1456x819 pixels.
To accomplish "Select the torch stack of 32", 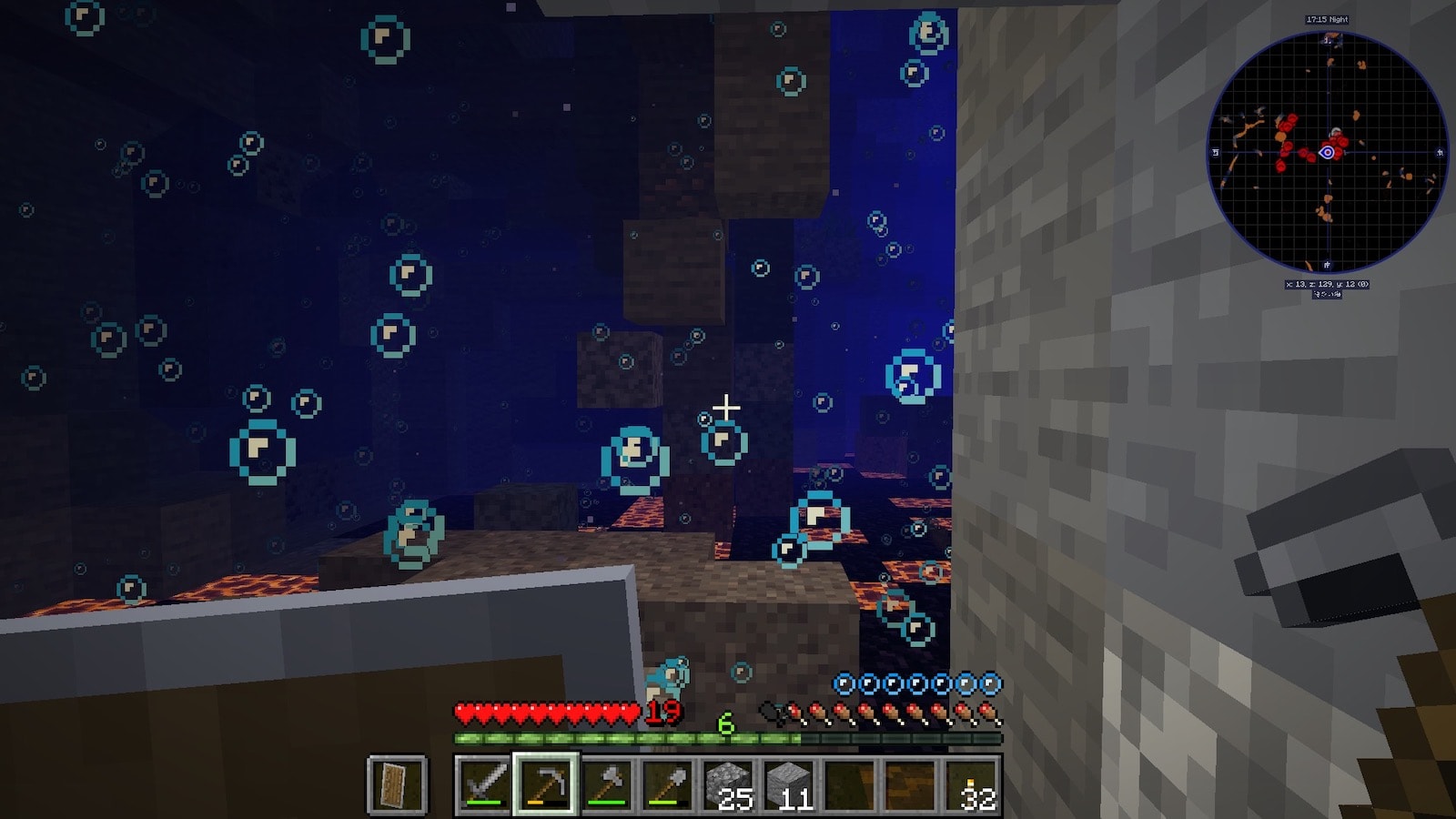I will pos(973,783).
